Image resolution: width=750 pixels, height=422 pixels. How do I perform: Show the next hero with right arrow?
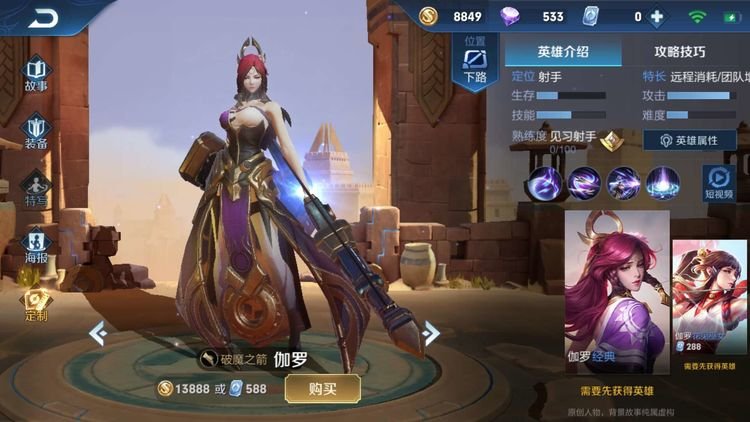[431, 333]
